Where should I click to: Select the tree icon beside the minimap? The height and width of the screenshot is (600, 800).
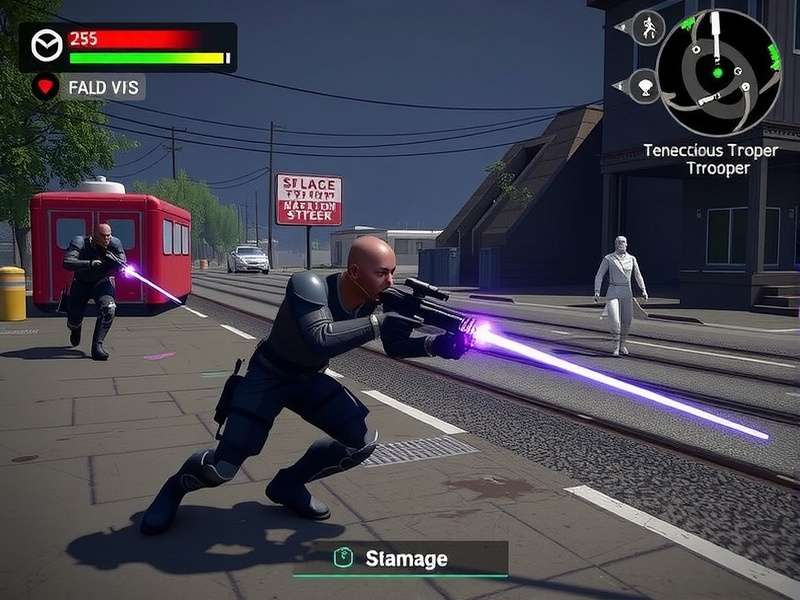pos(646,86)
